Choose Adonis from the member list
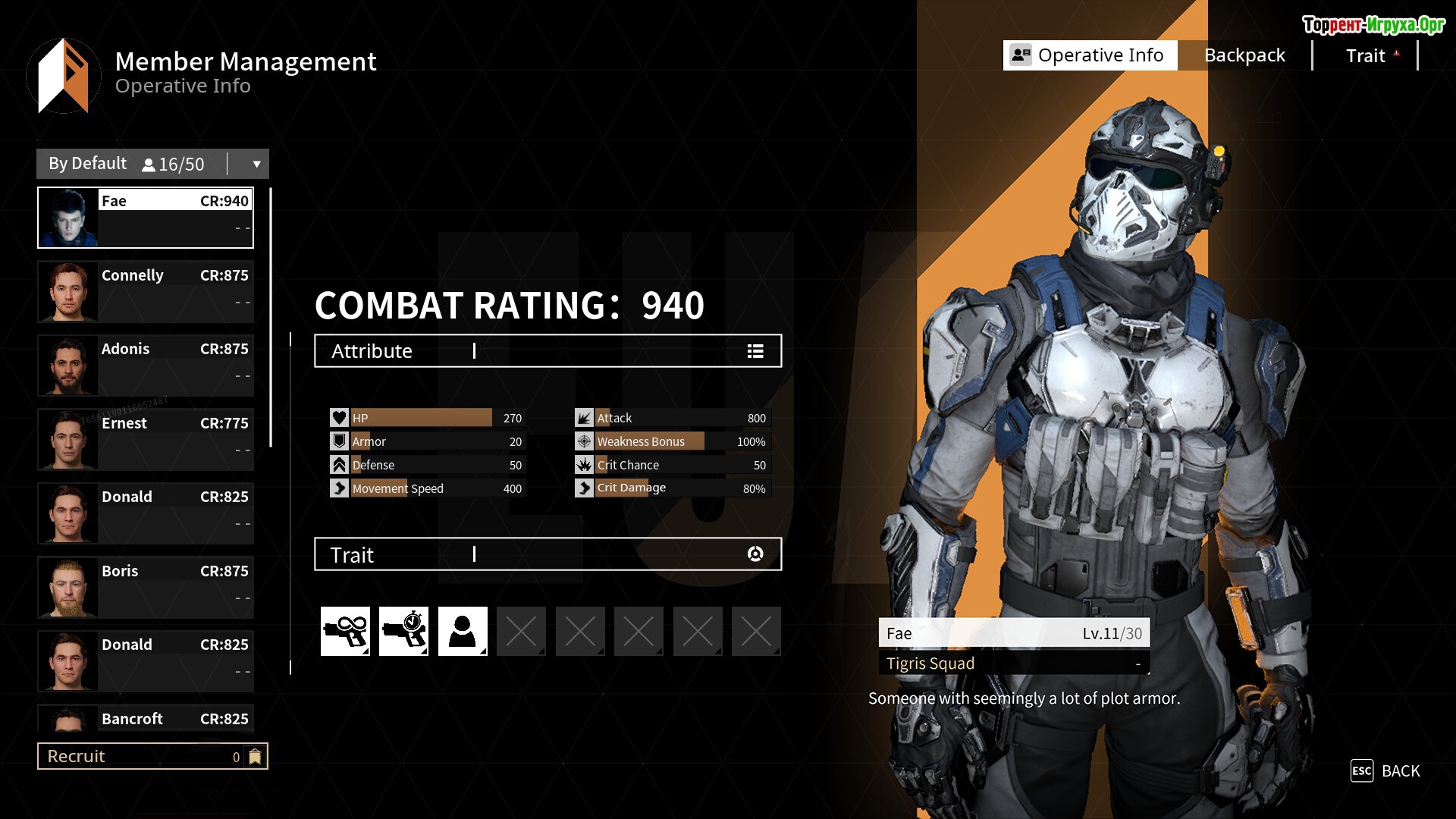This screenshot has width=1456, height=819. click(x=146, y=365)
